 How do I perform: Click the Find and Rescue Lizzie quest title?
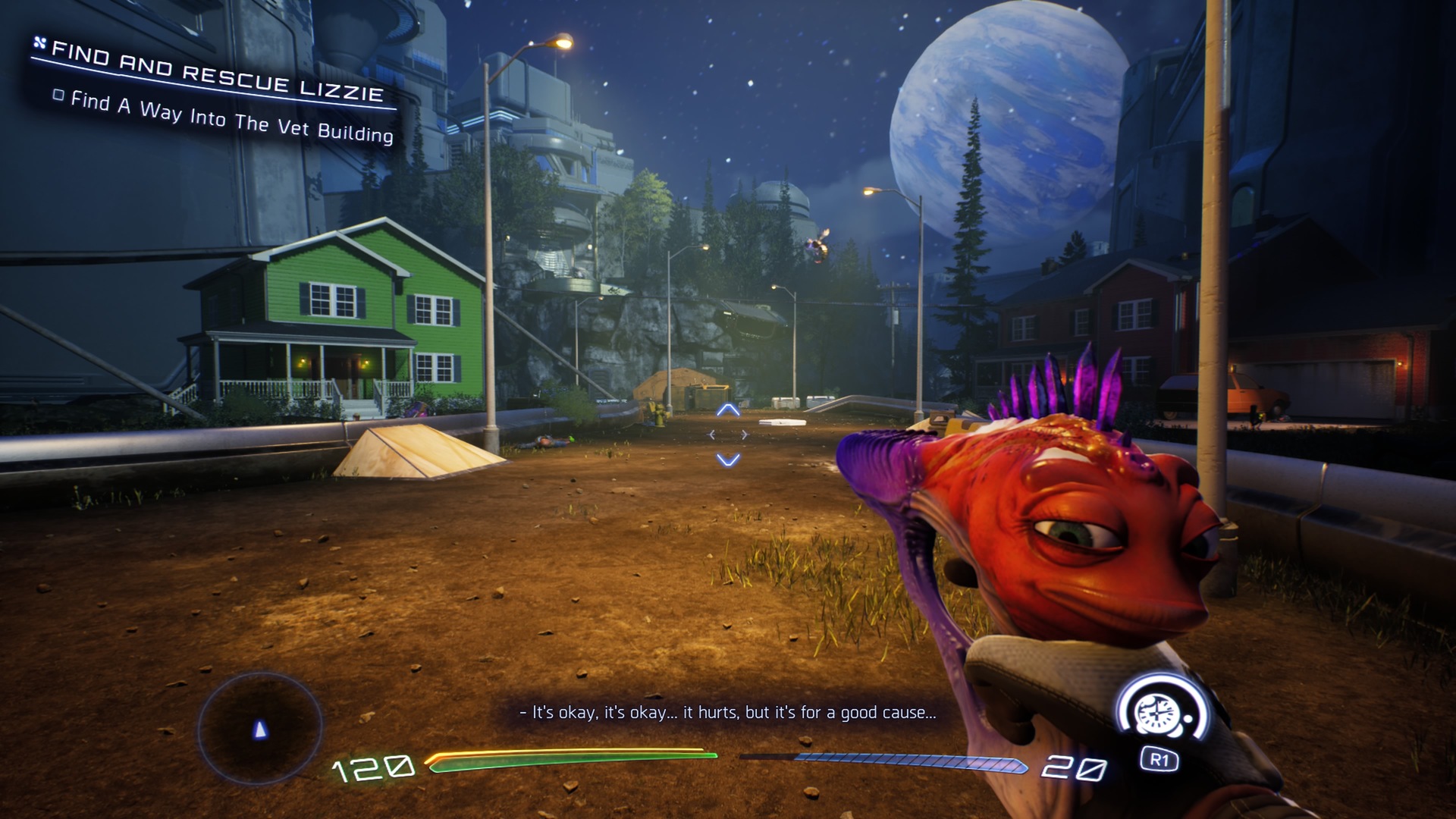click(x=217, y=73)
